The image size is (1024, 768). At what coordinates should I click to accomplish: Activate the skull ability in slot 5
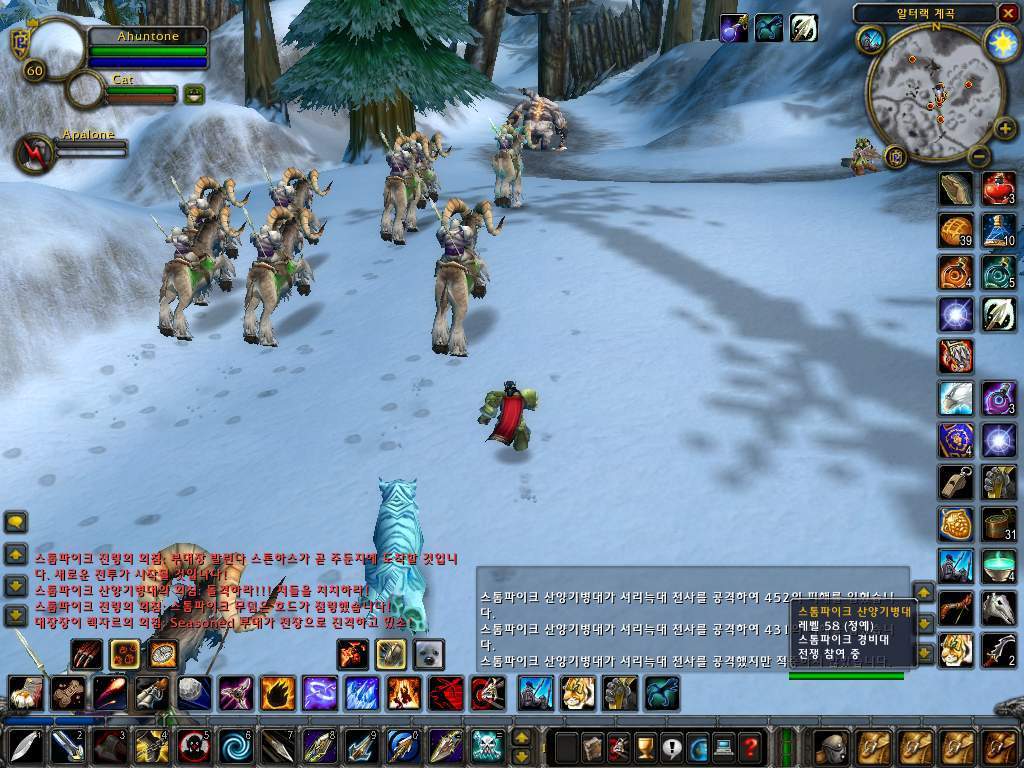coord(193,746)
